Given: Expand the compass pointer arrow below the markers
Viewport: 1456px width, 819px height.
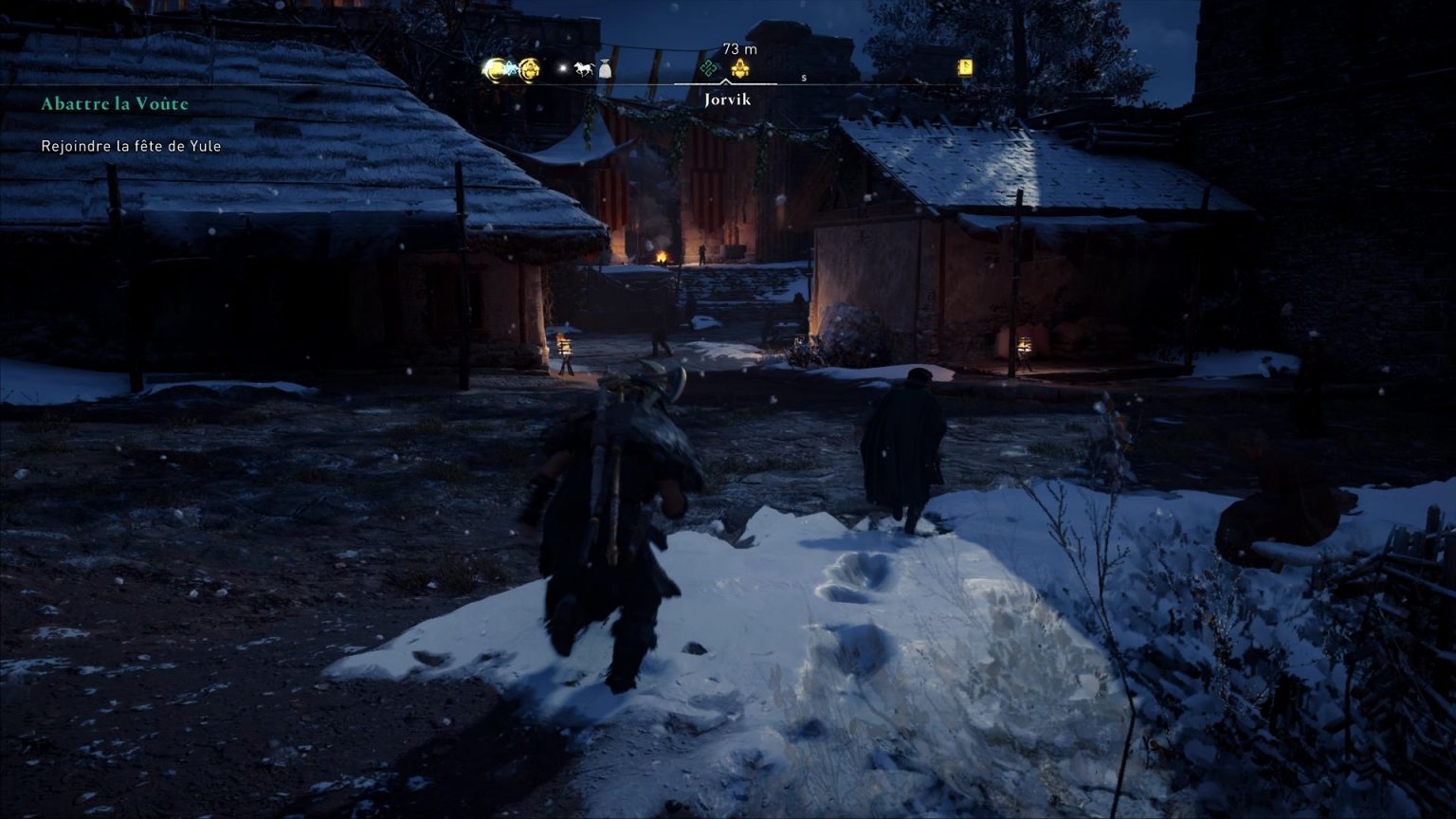Looking at the screenshot, I should pos(726,82).
